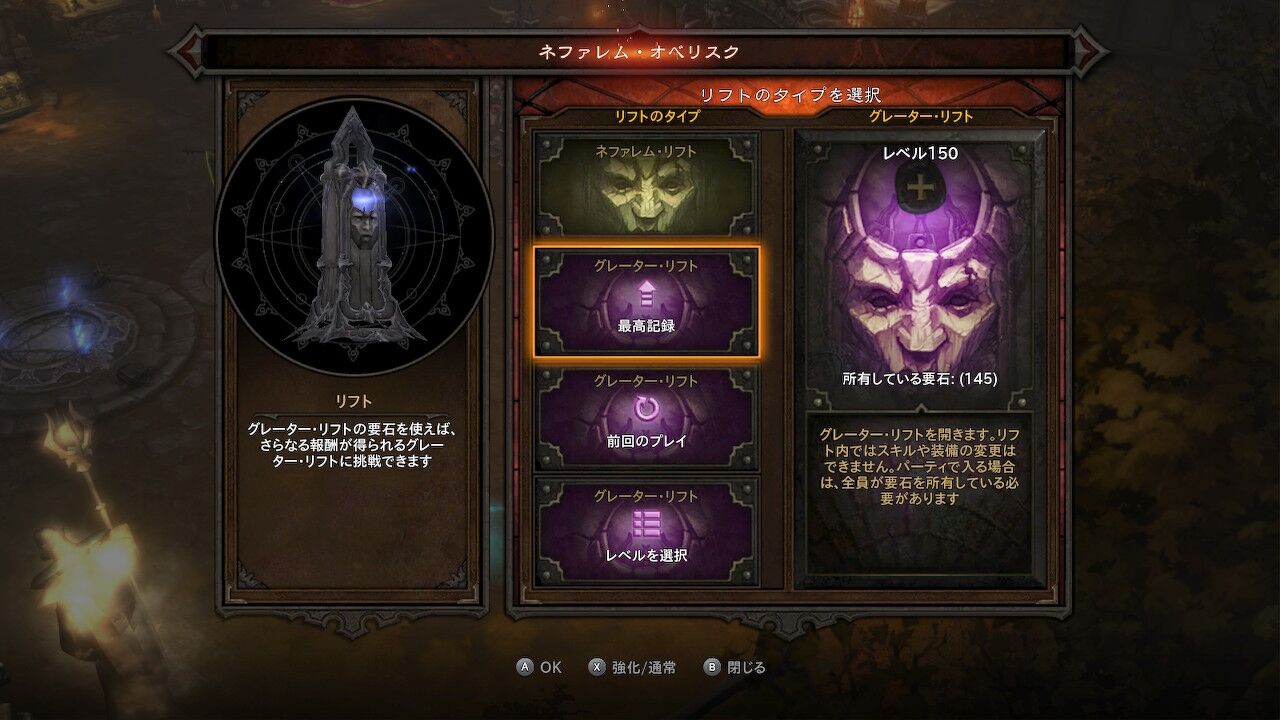The width and height of the screenshot is (1280, 720).
Task: Switch selection to ネファレム・リフト
Action: (x=648, y=185)
